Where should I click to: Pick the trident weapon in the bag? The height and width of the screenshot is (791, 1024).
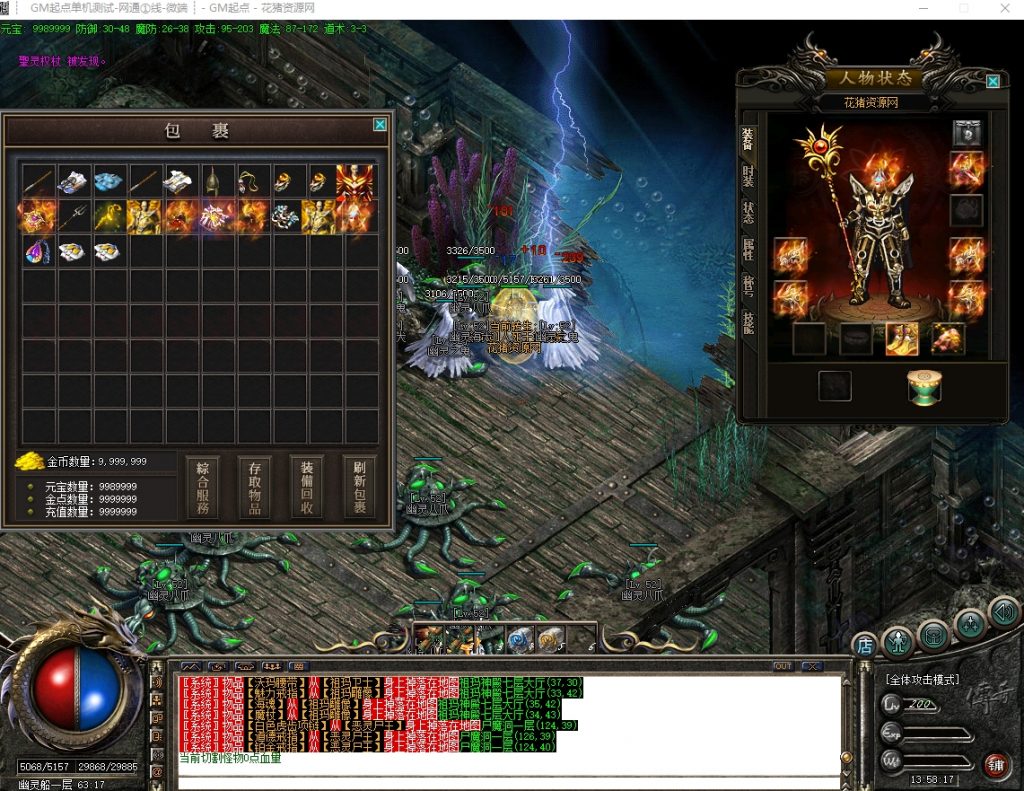[75, 216]
